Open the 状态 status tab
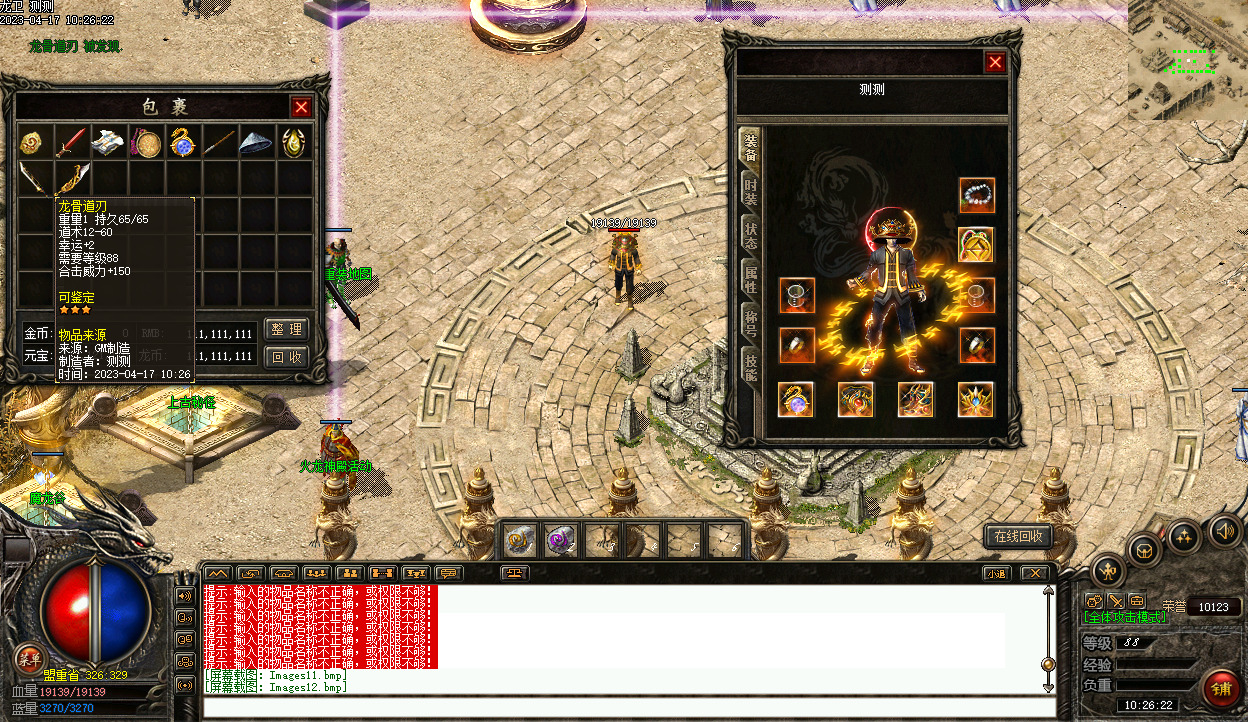This screenshot has width=1248, height=722. point(750,234)
